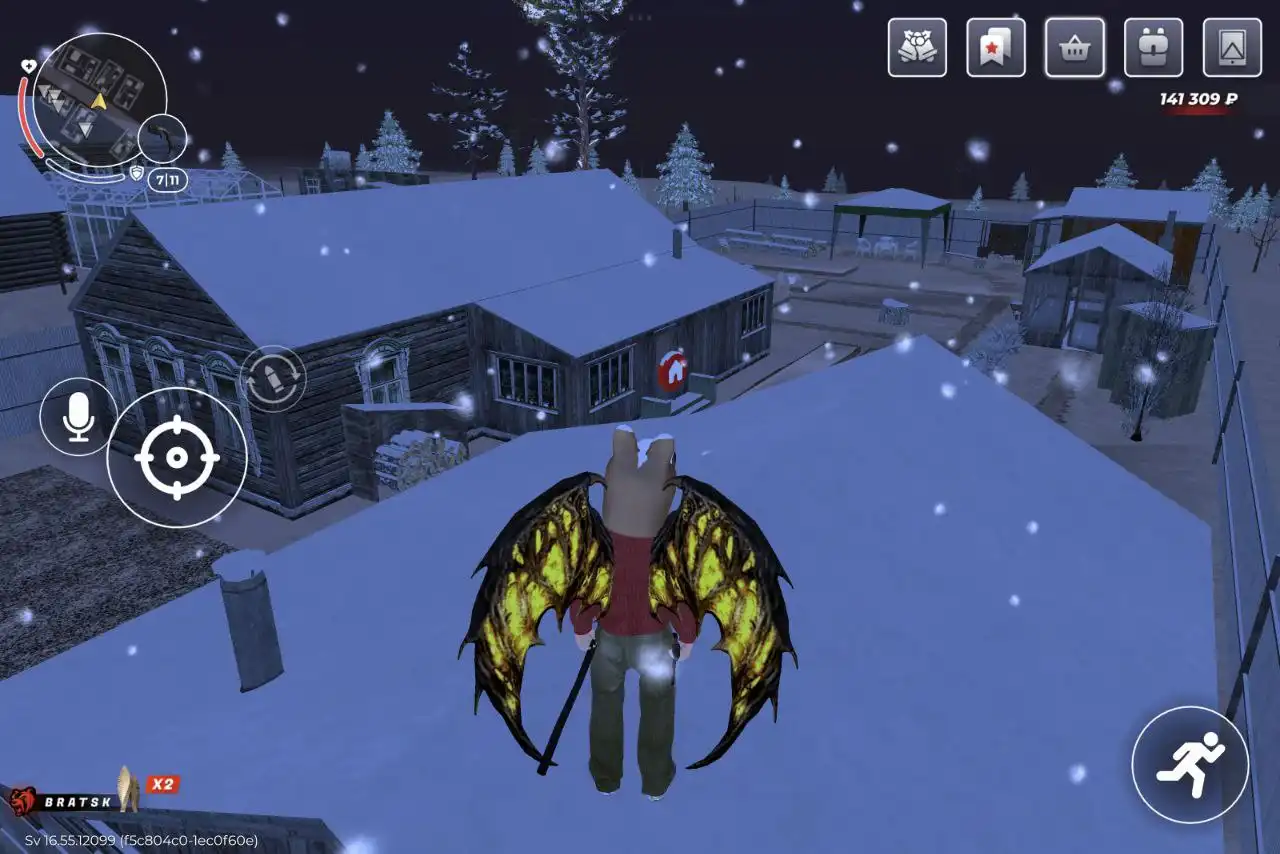This screenshot has height=854, width=1280.
Task: Click the X2 bonus badge
Action: 163,784
